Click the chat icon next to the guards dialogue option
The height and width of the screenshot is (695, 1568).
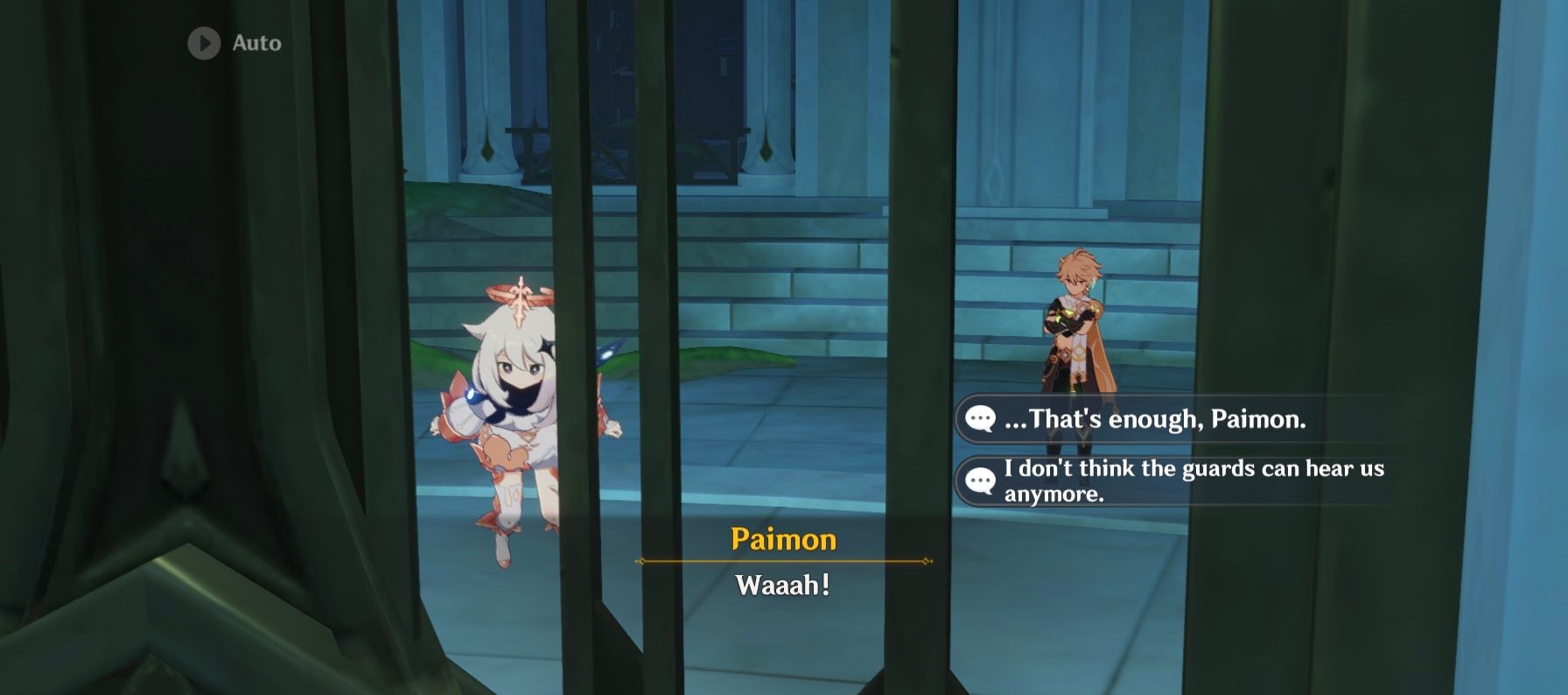click(982, 478)
